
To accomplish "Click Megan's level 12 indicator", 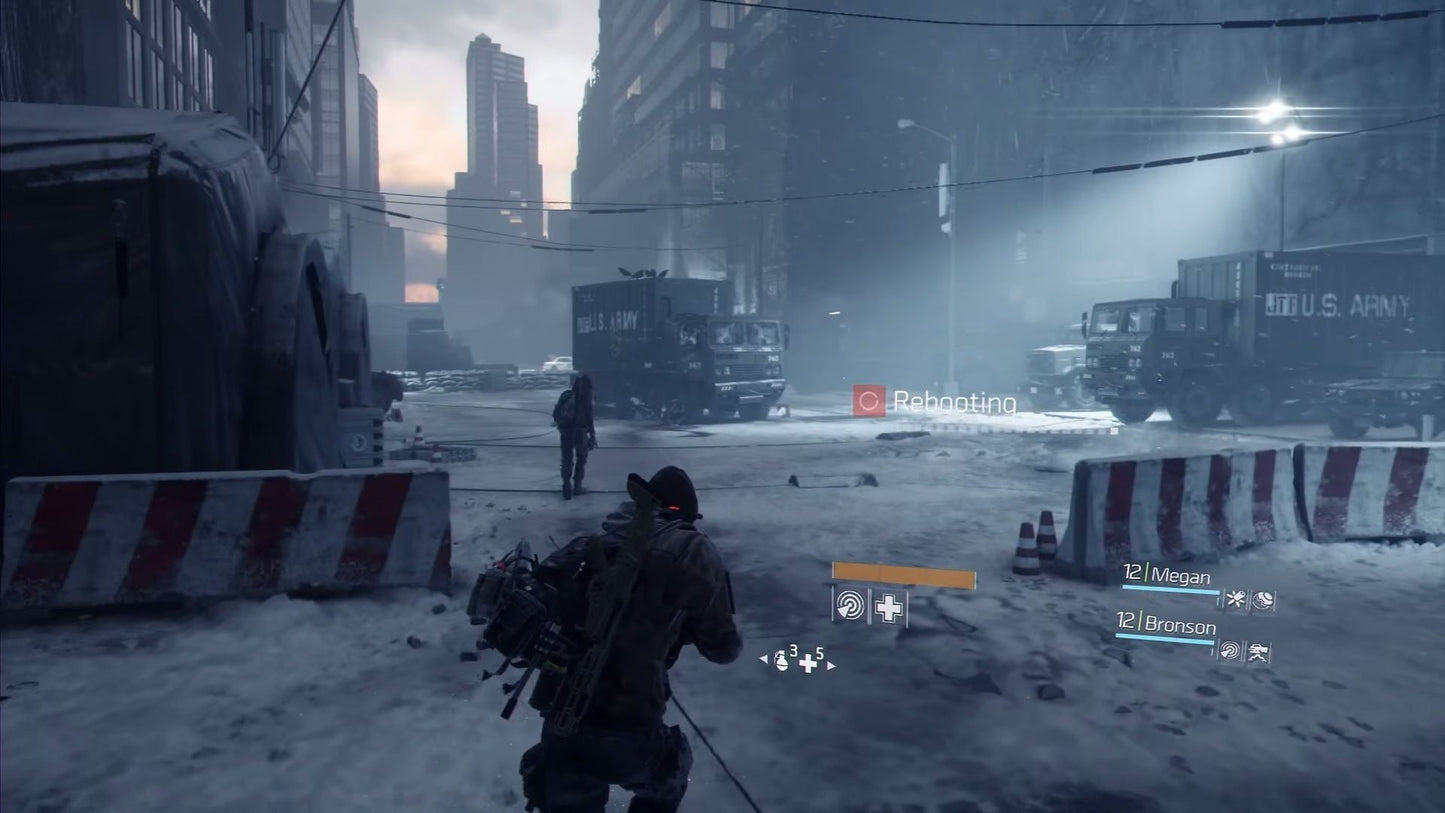I will (x=1132, y=574).
